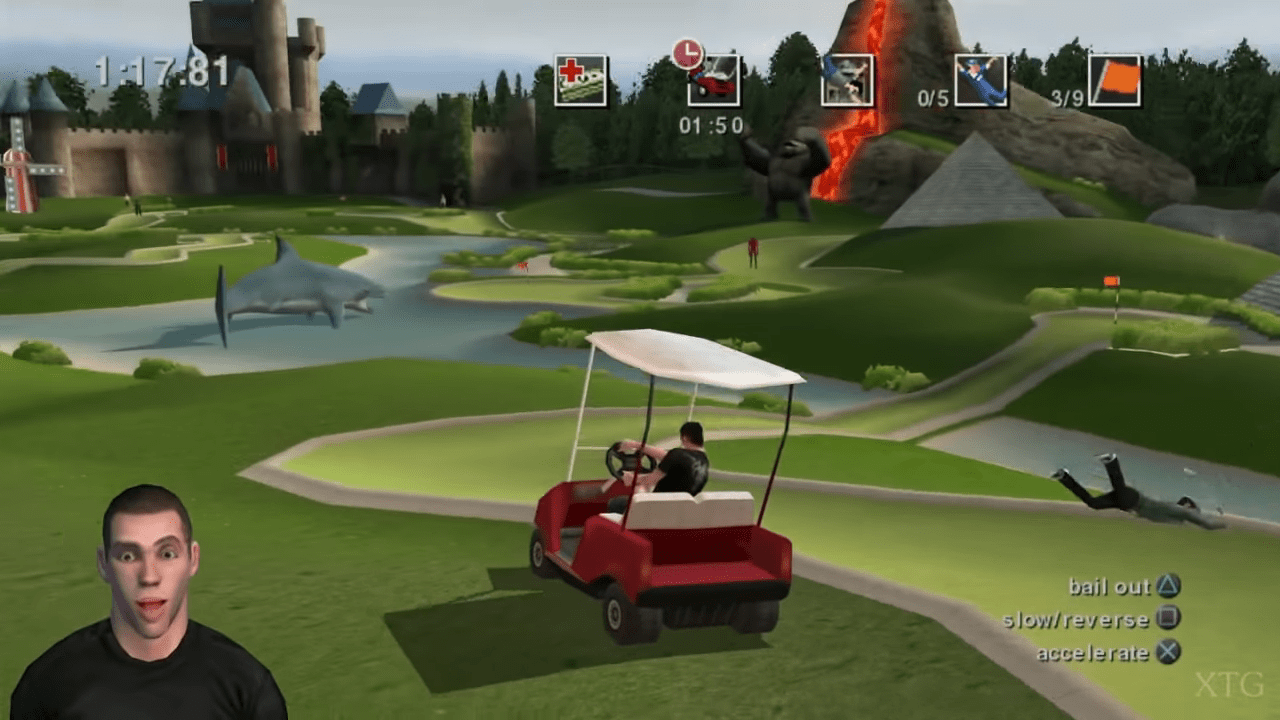The height and width of the screenshot is (720, 1280).
Task: Click the red golf cart timer icon
Action: click(714, 80)
